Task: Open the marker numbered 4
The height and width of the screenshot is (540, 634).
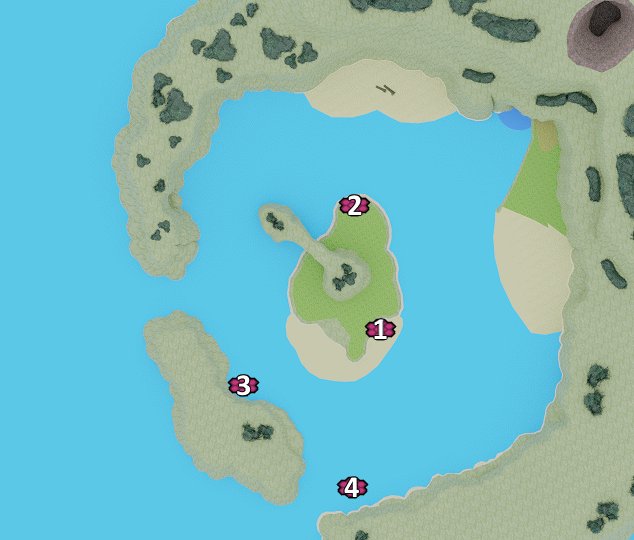Action: tap(352, 488)
